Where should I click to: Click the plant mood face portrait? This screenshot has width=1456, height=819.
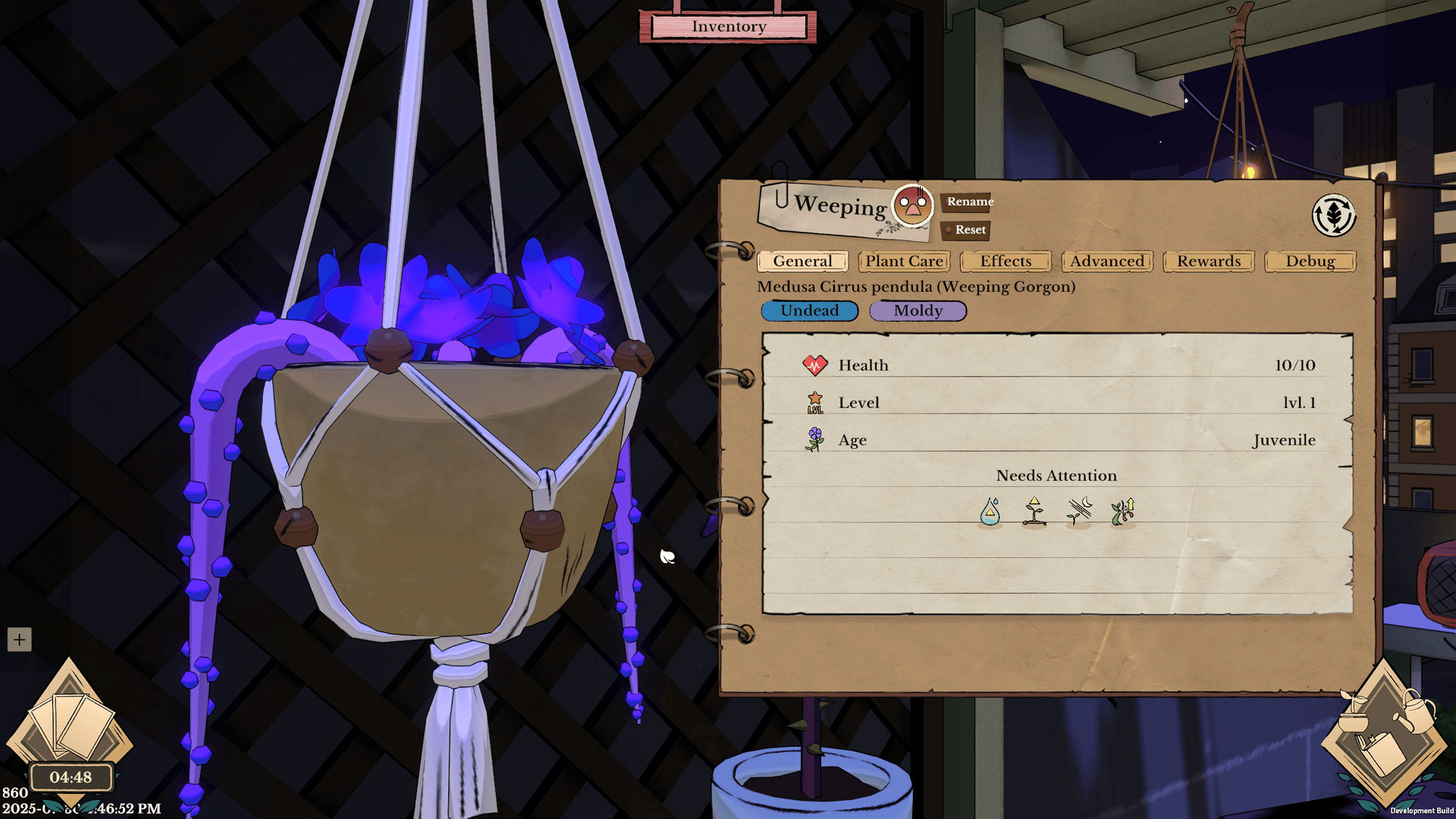point(912,205)
